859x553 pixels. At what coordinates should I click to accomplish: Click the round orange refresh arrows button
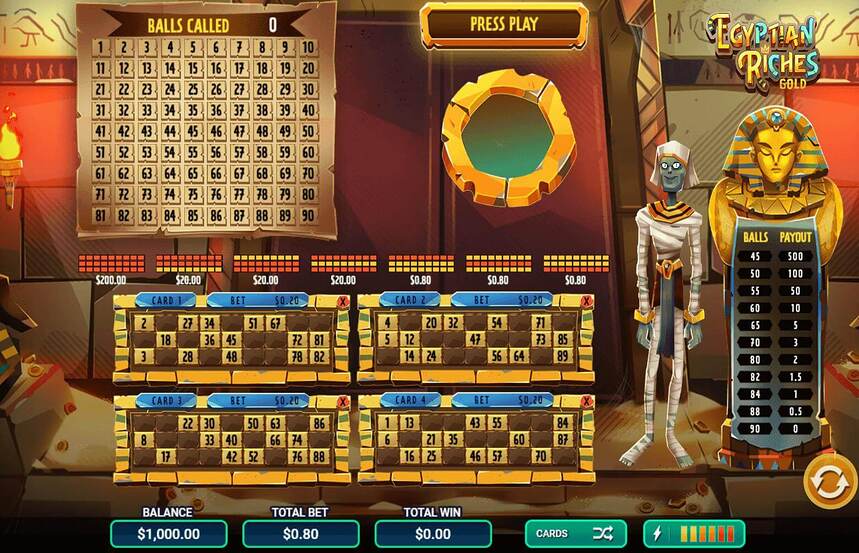coord(827,482)
